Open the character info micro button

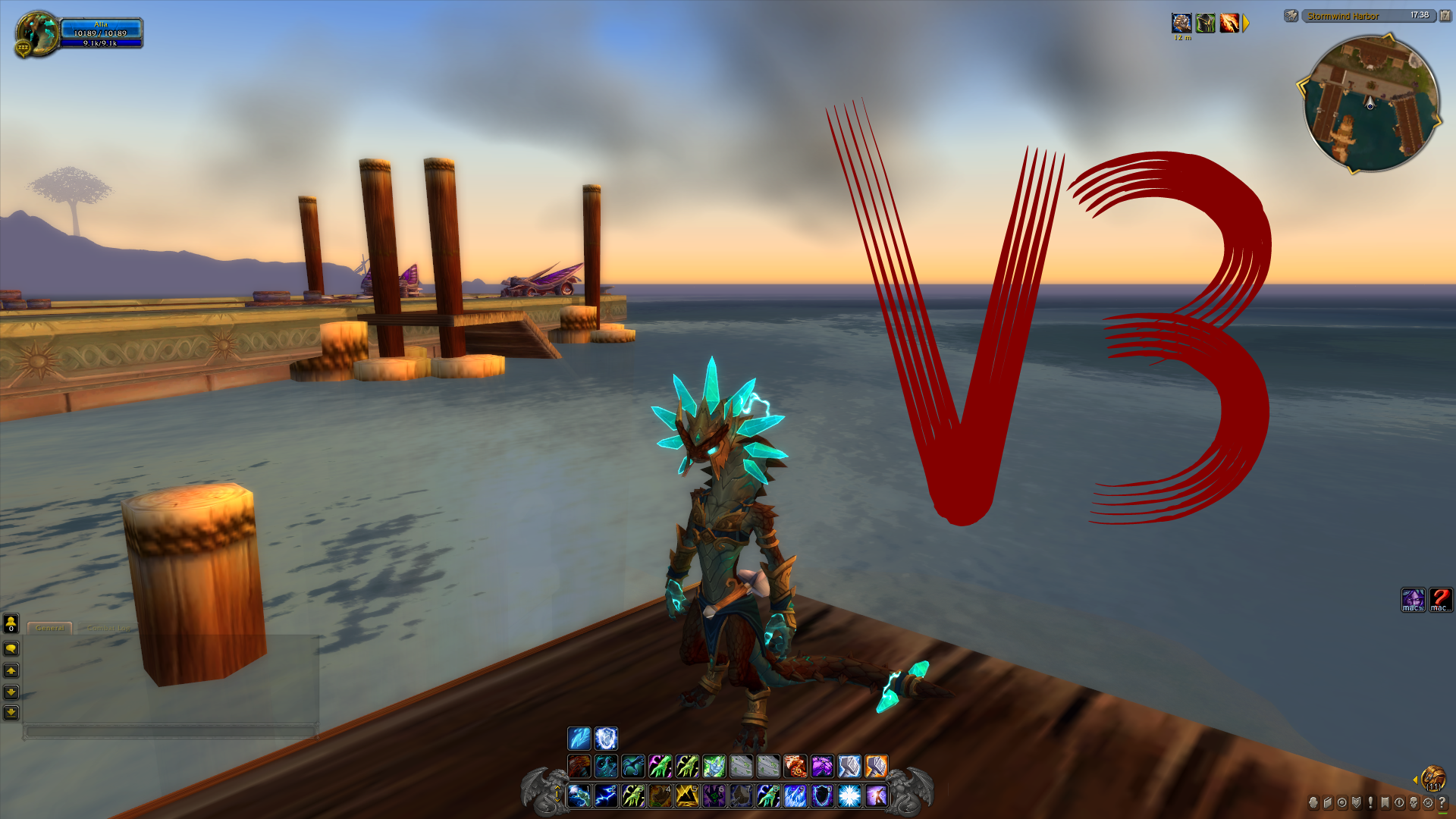point(1313,802)
